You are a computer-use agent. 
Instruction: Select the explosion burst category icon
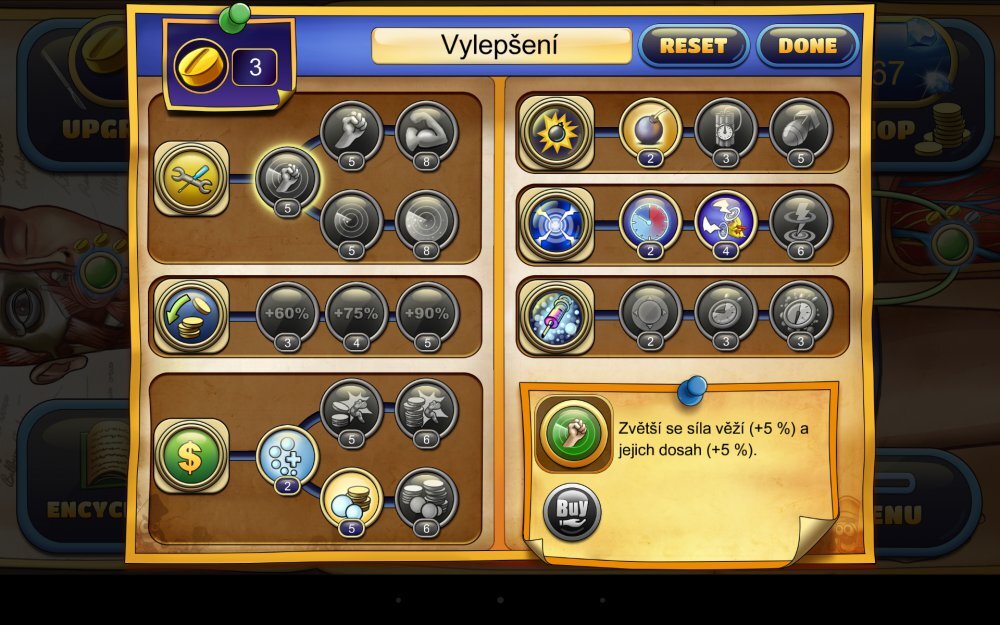tap(555, 131)
